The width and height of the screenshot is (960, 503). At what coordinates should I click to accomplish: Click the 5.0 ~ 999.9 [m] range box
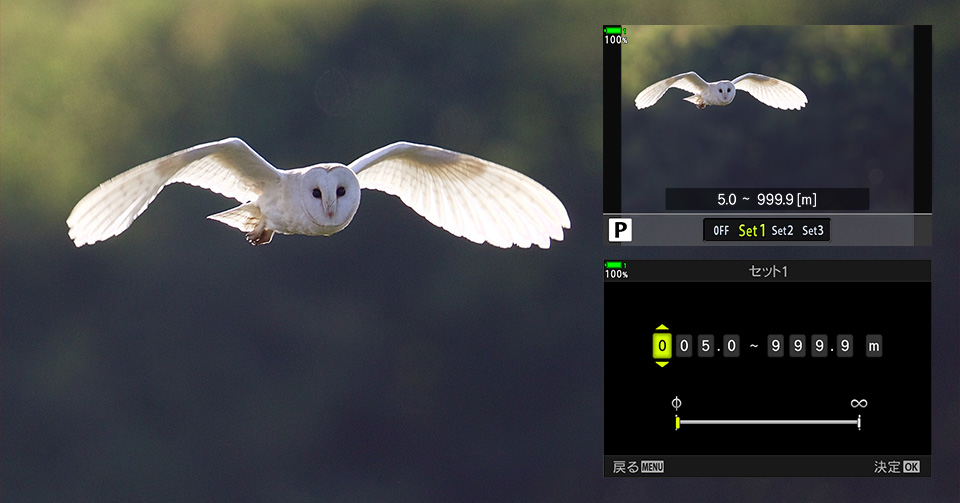(x=767, y=199)
